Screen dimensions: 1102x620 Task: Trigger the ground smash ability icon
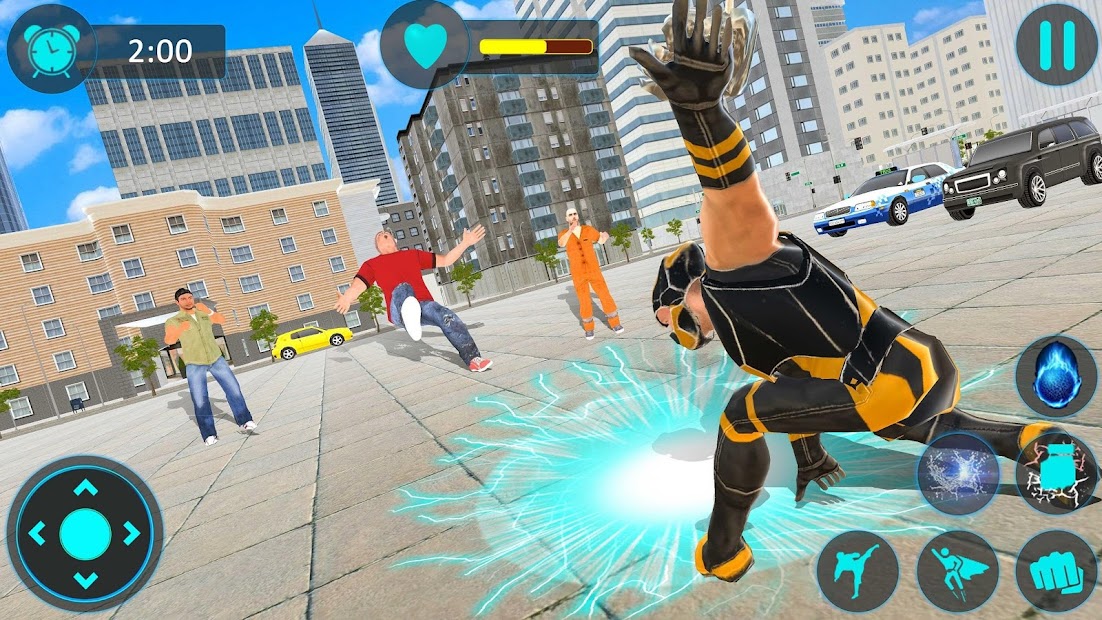pos(1057,472)
